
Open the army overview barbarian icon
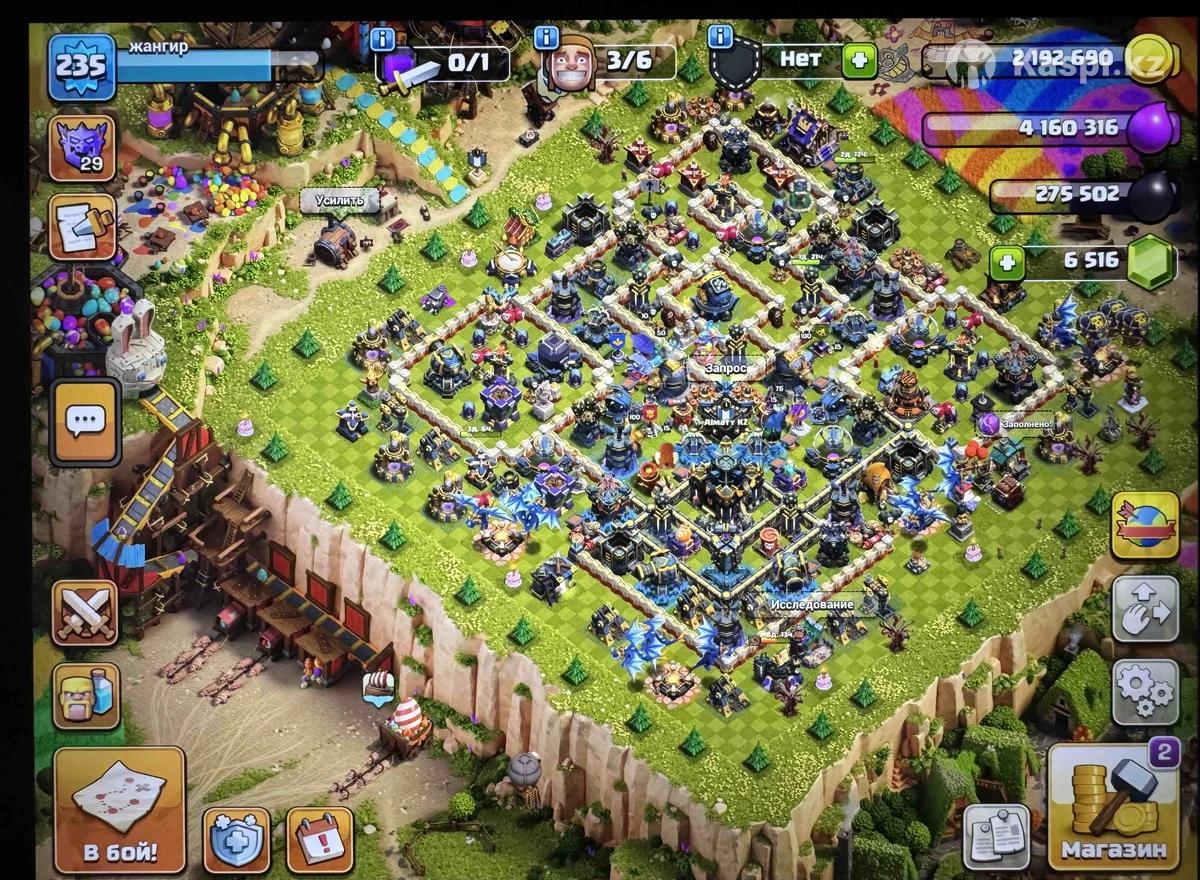84,696
